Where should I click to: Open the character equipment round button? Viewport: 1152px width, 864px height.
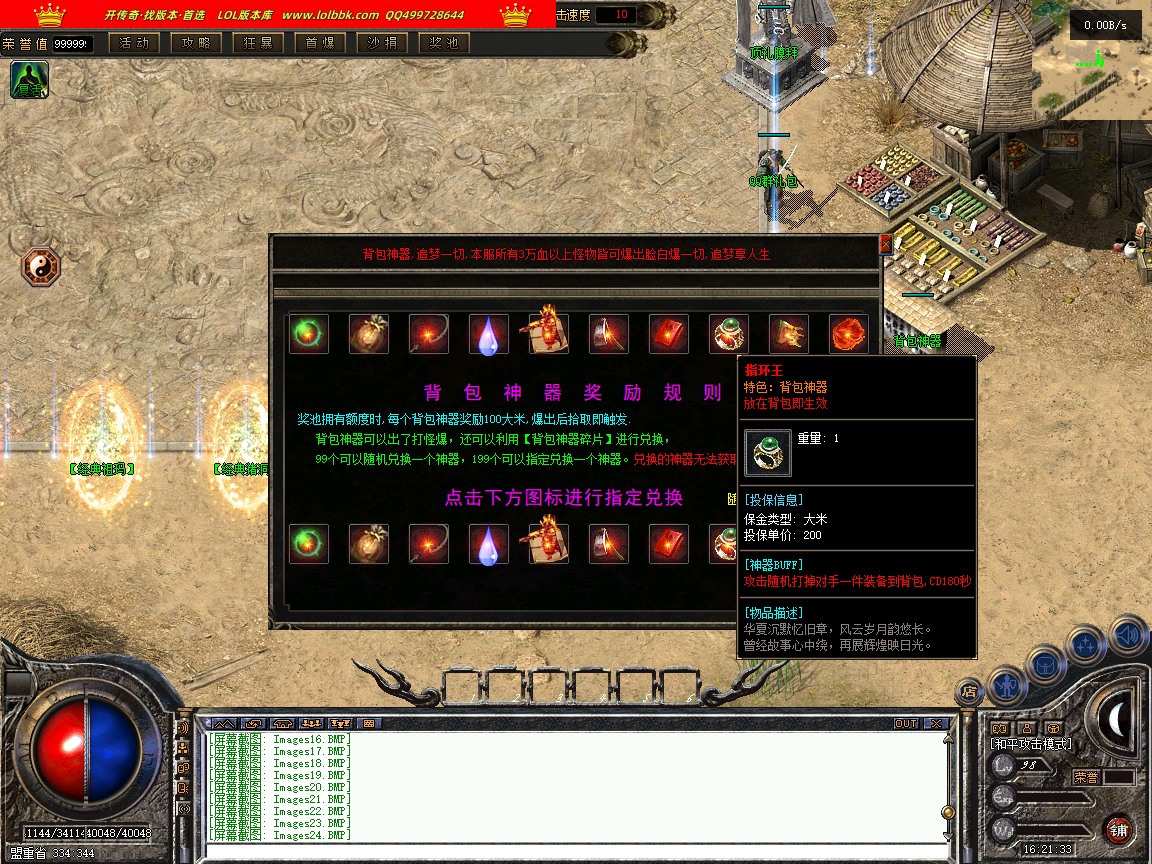(x=1006, y=685)
